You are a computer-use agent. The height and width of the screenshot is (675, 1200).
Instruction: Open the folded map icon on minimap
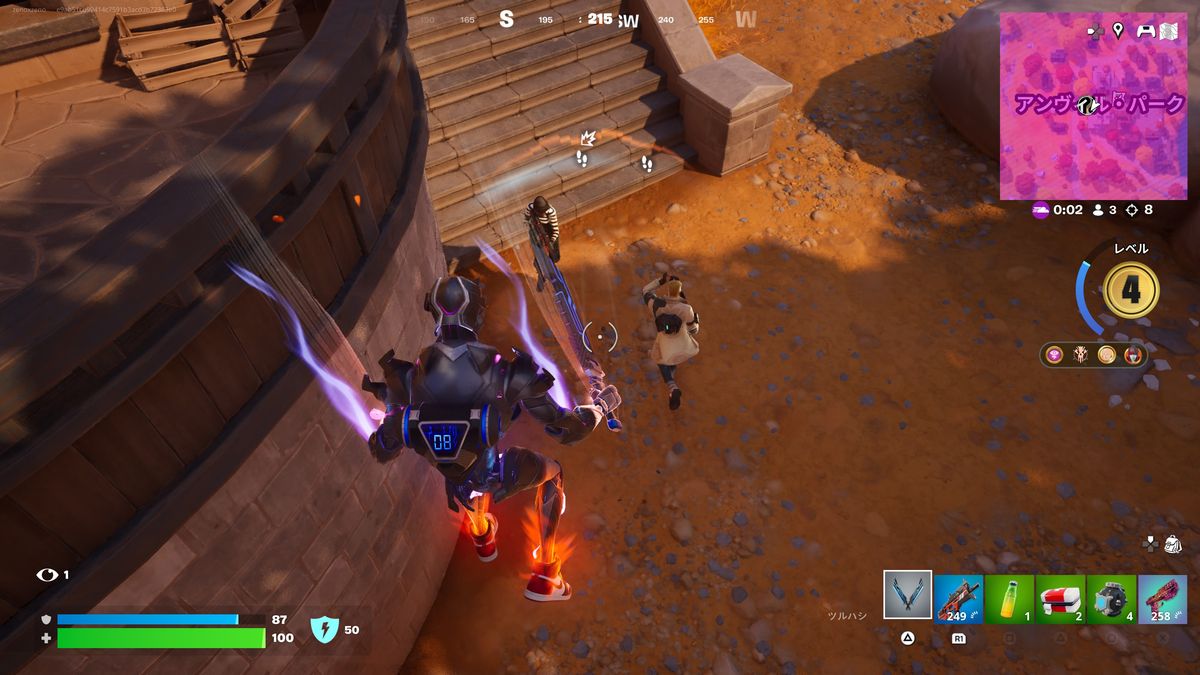tap(1169, 31)
